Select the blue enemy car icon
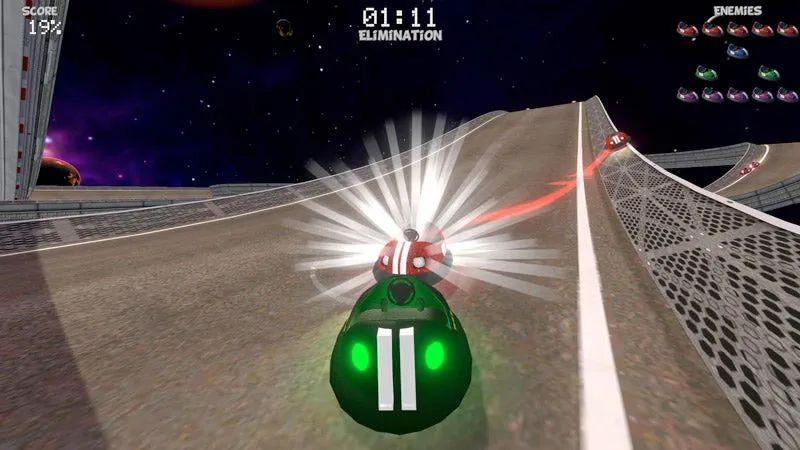 (x=737, y=50)
